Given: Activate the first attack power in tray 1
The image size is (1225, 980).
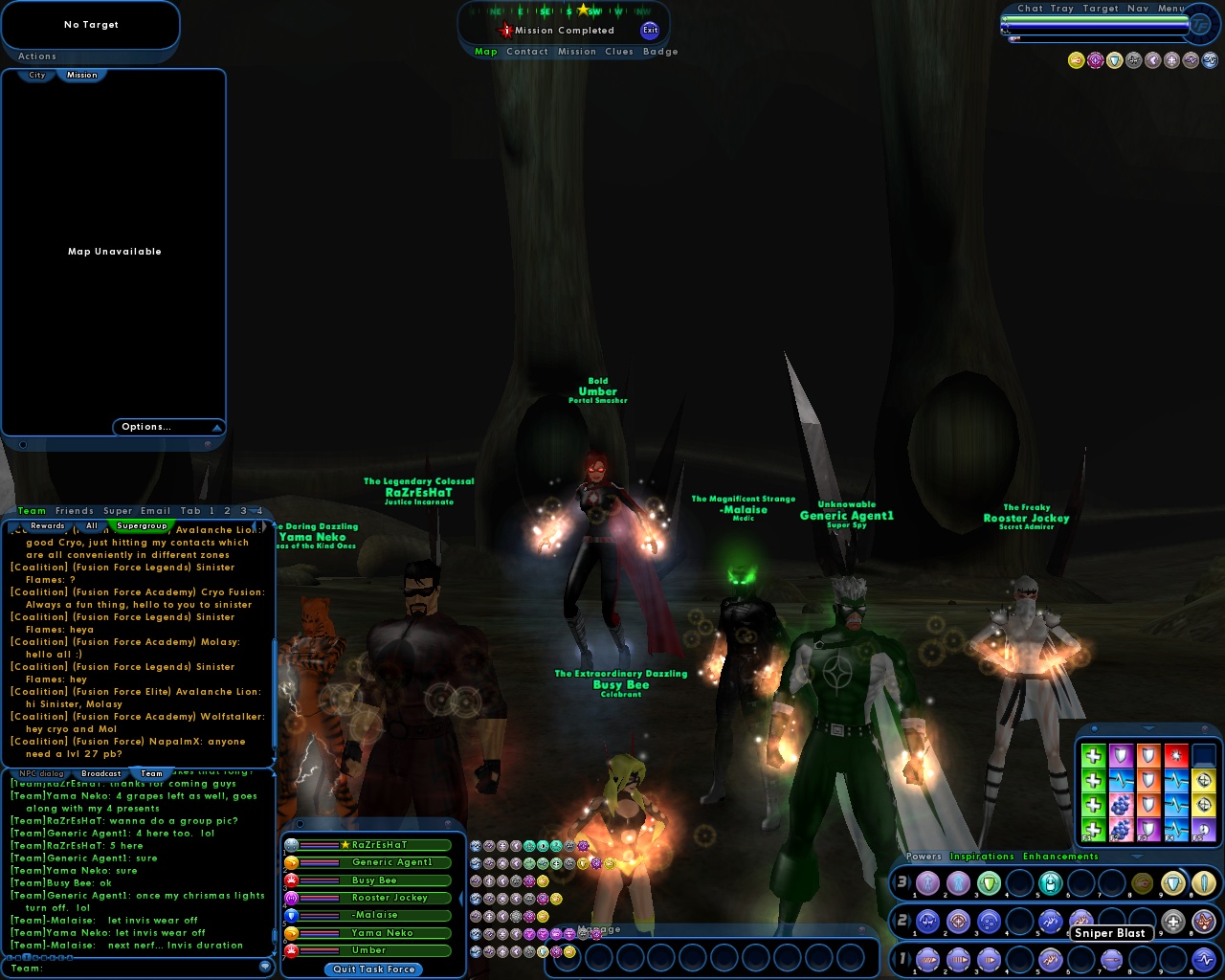Looking at the screenshot, I should (927, 959).
